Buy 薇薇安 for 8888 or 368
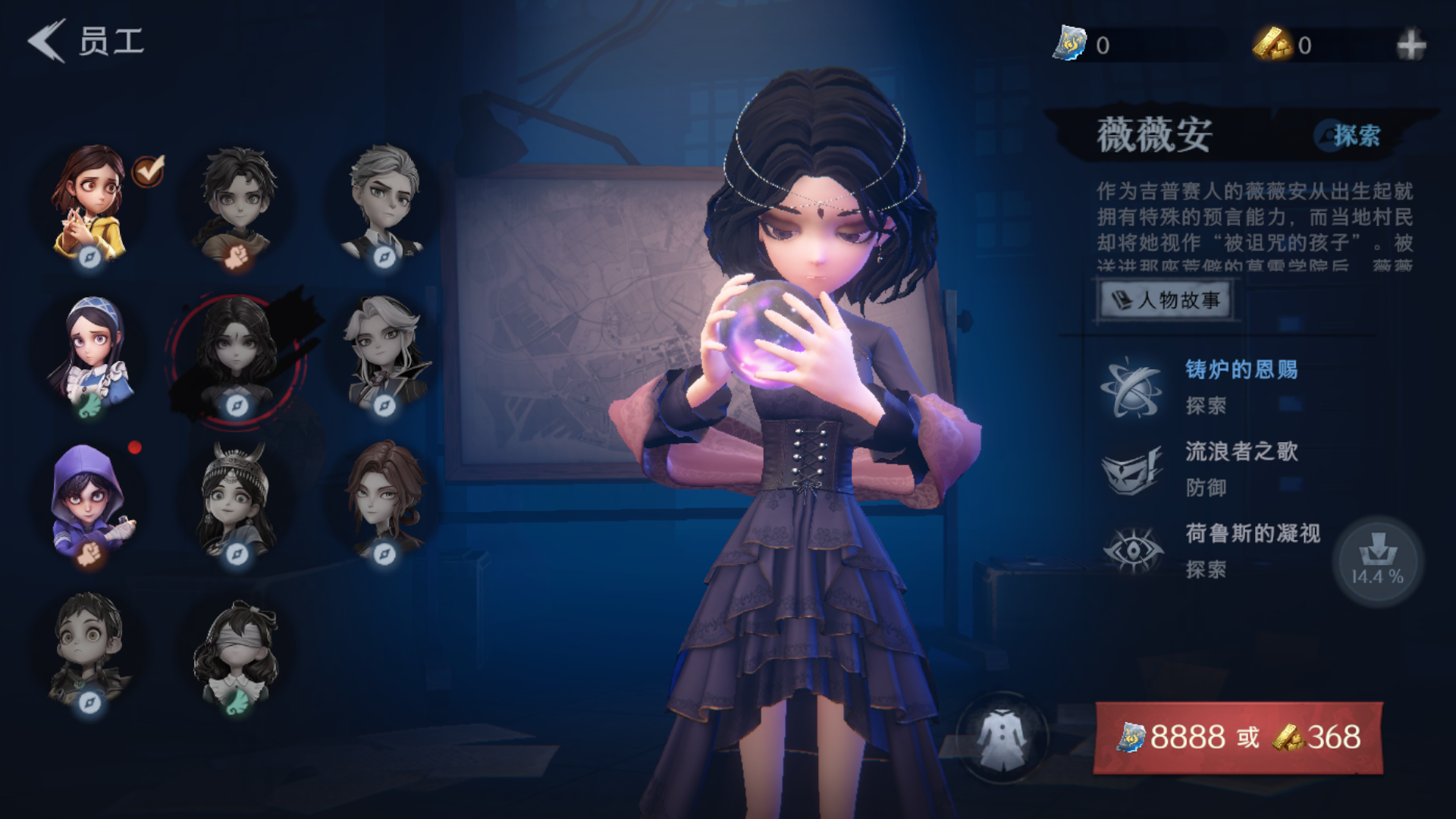This screenshot has width=1456, height=819. 1238,737
